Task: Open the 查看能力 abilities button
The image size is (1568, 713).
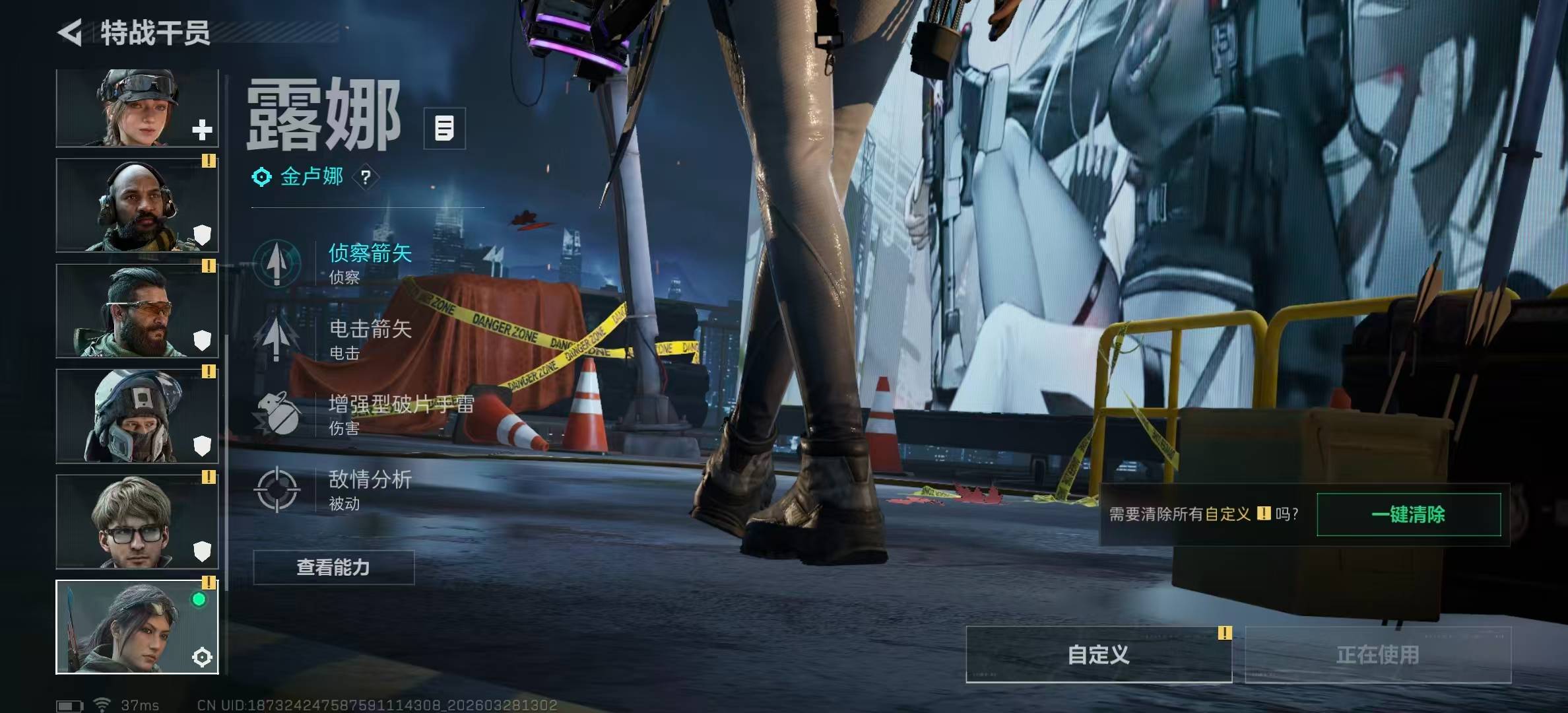Action: [334, 567]
